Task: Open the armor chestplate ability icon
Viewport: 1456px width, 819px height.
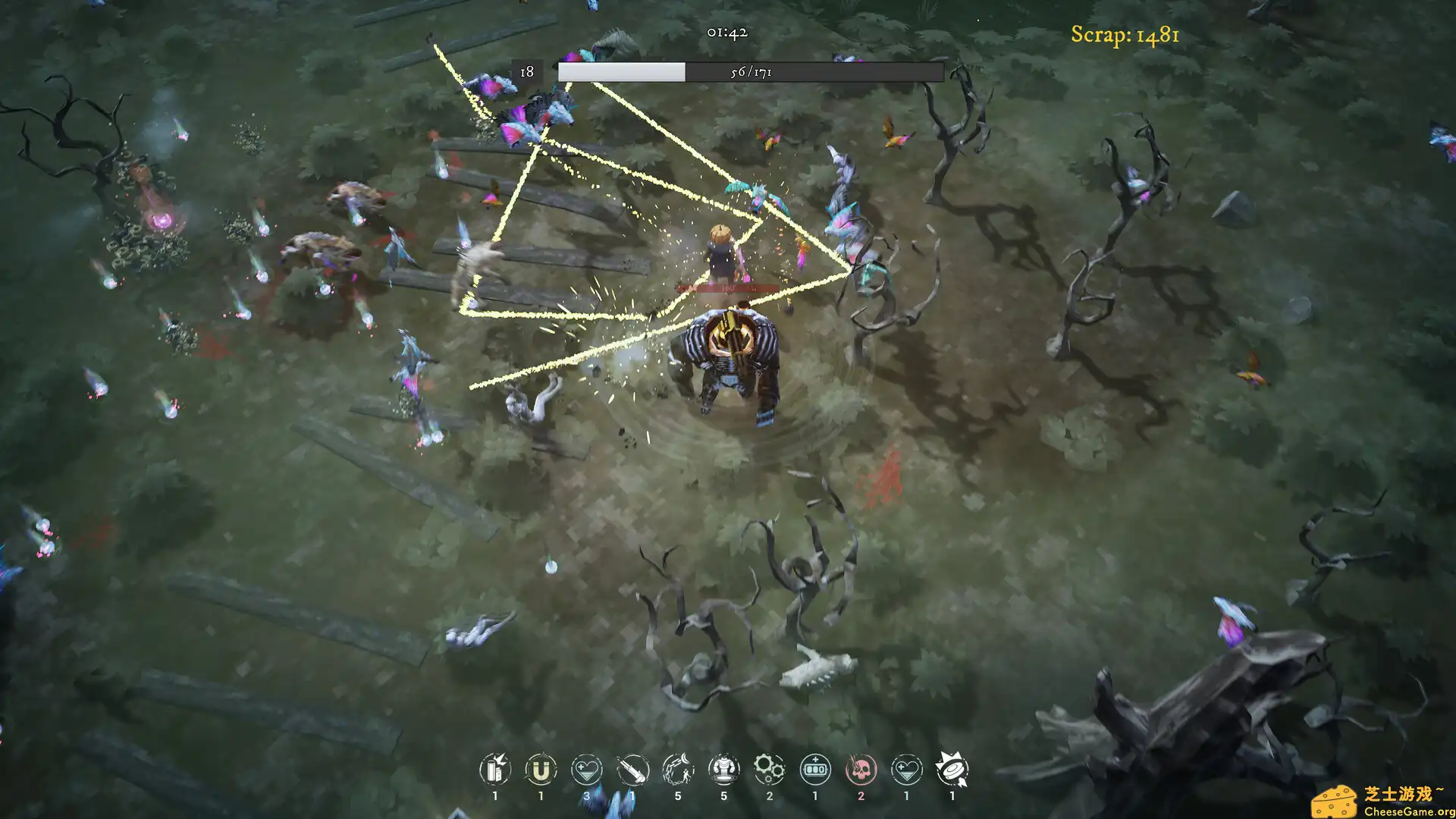Action: tap(723, 770)
